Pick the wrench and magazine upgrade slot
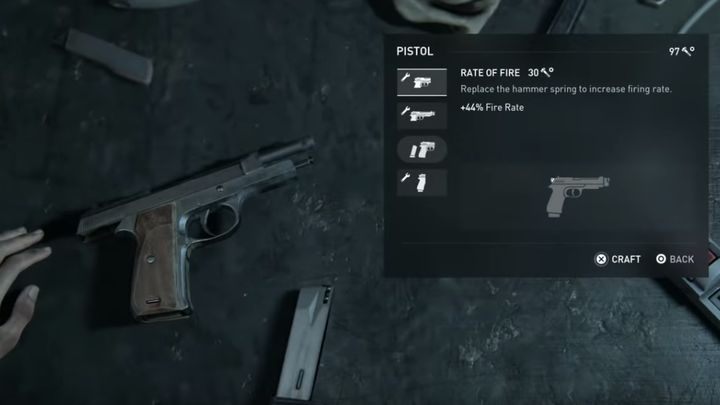 pyautogui.click(x=421, y=183)
